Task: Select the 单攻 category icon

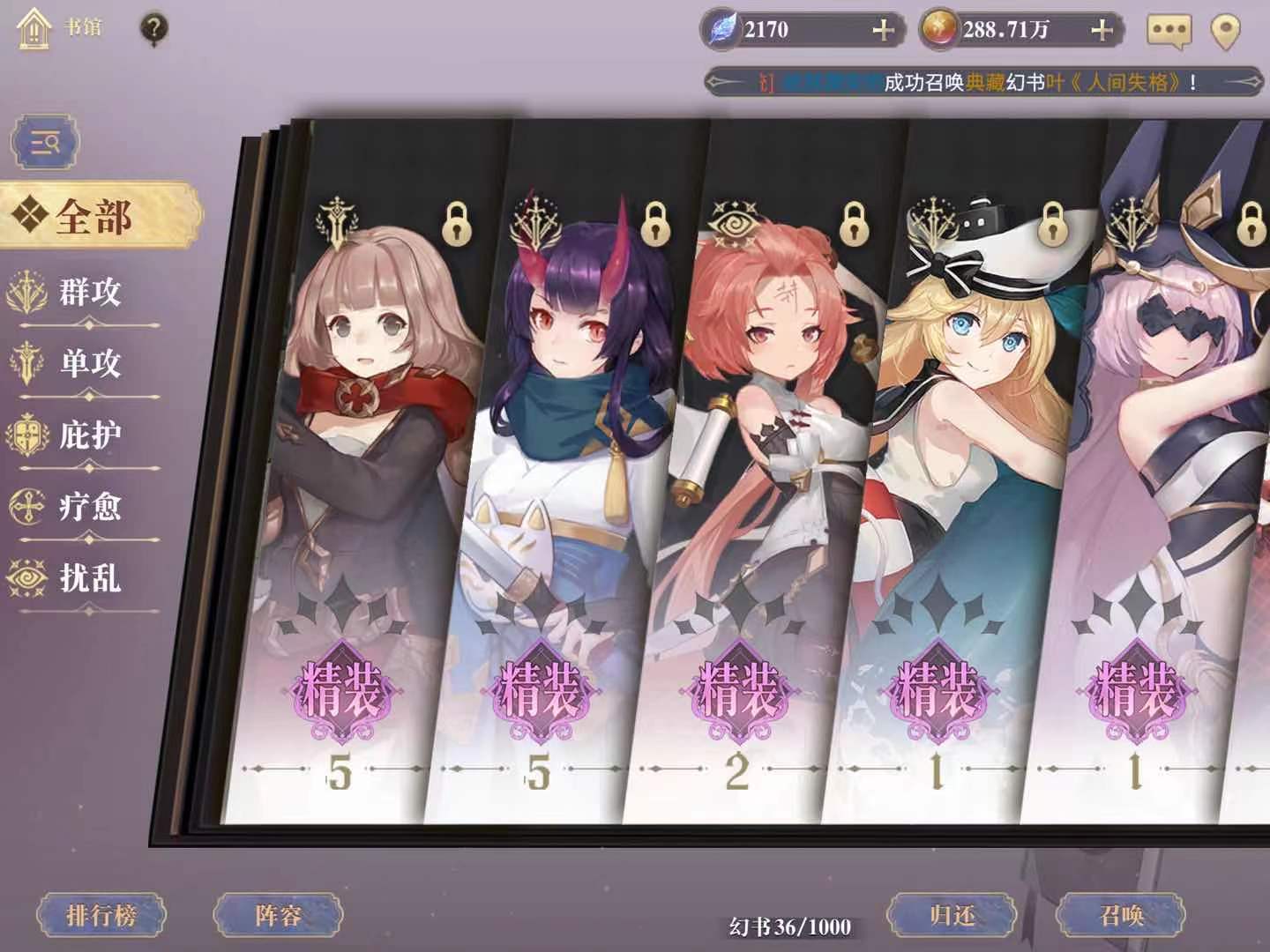Action: pyautogui.click(x=27, y=361)
